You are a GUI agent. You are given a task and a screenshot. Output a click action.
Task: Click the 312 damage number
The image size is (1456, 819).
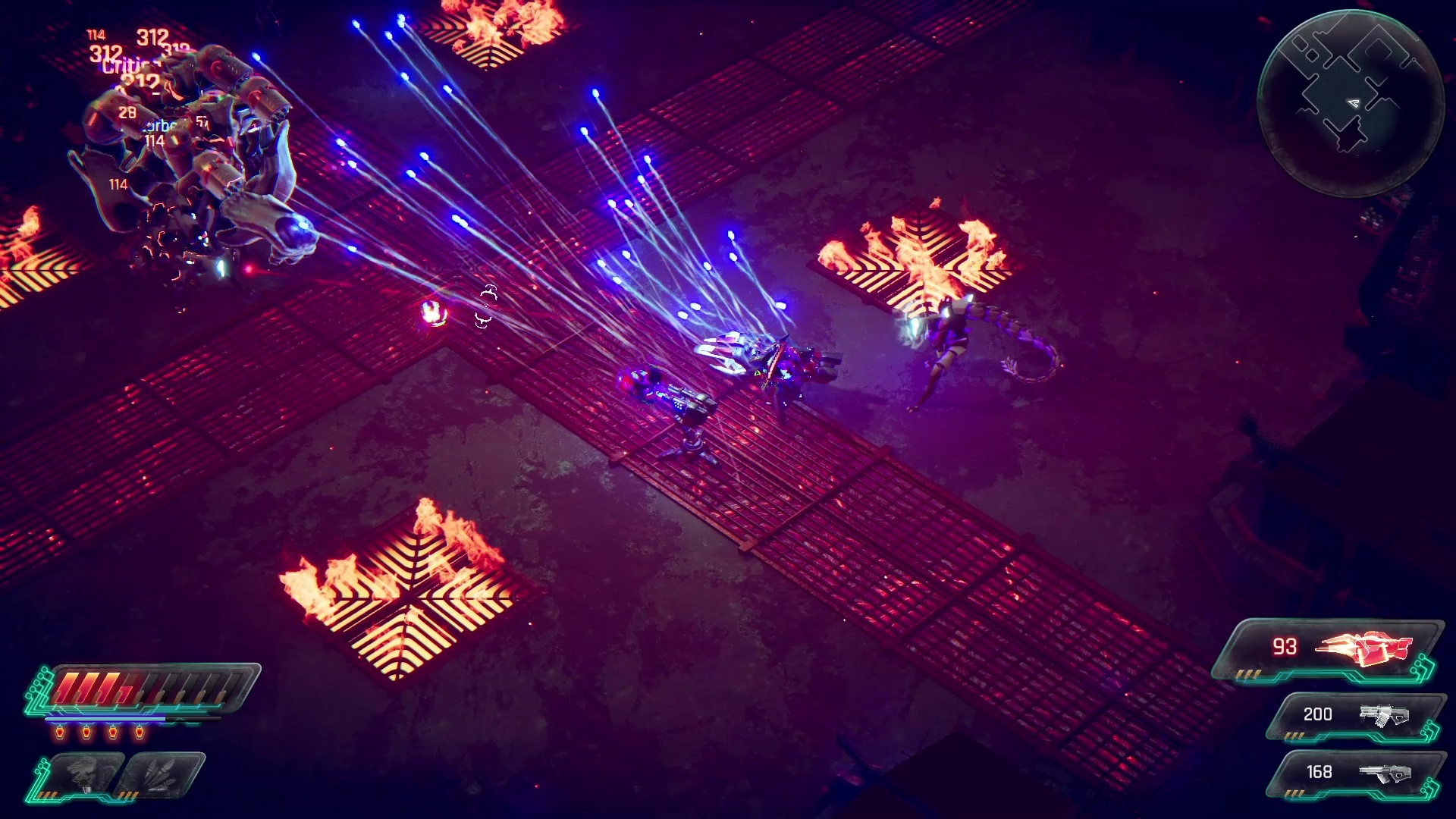click(151, 35)
